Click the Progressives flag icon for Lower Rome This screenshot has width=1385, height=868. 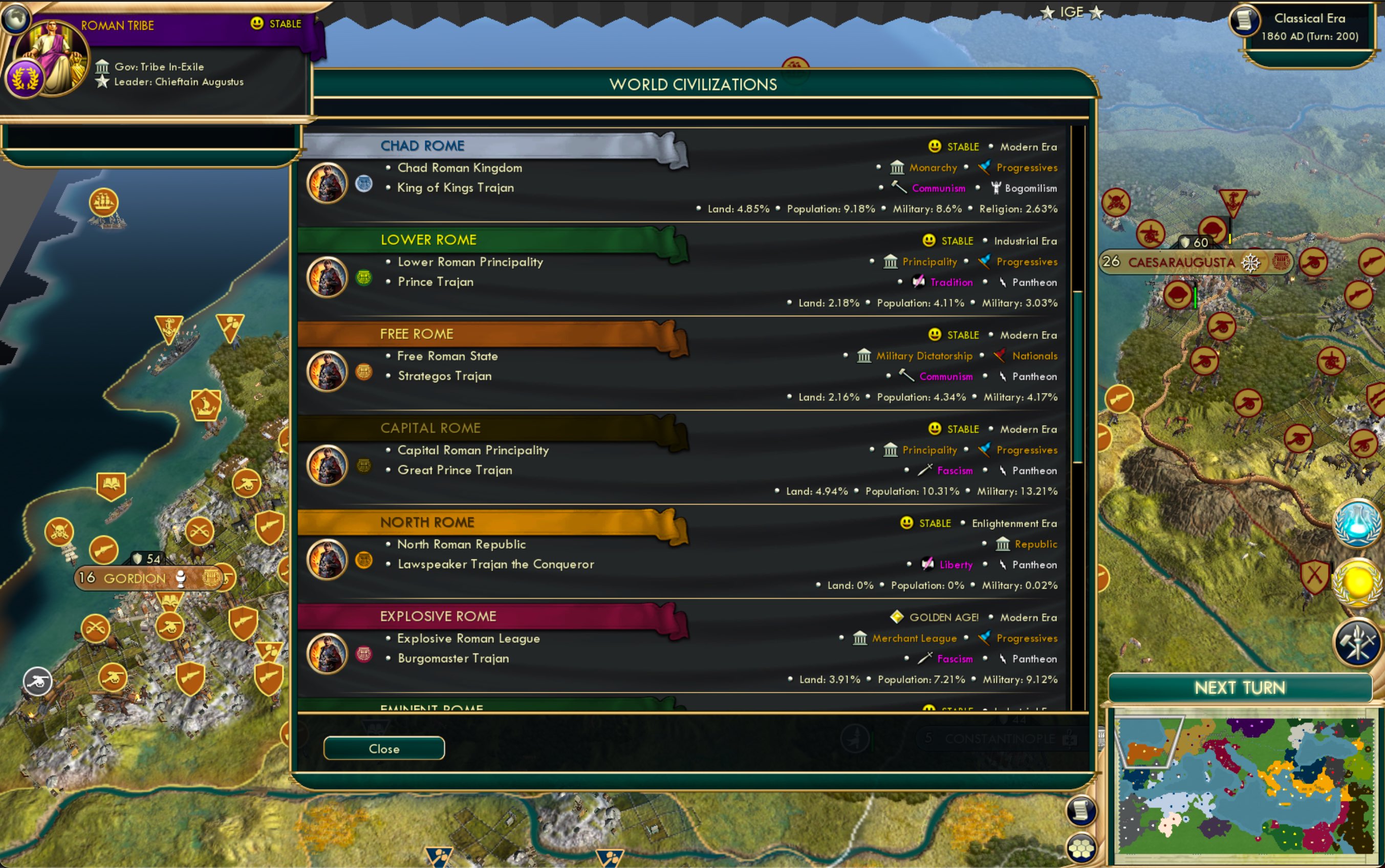[x=985, y=262]
